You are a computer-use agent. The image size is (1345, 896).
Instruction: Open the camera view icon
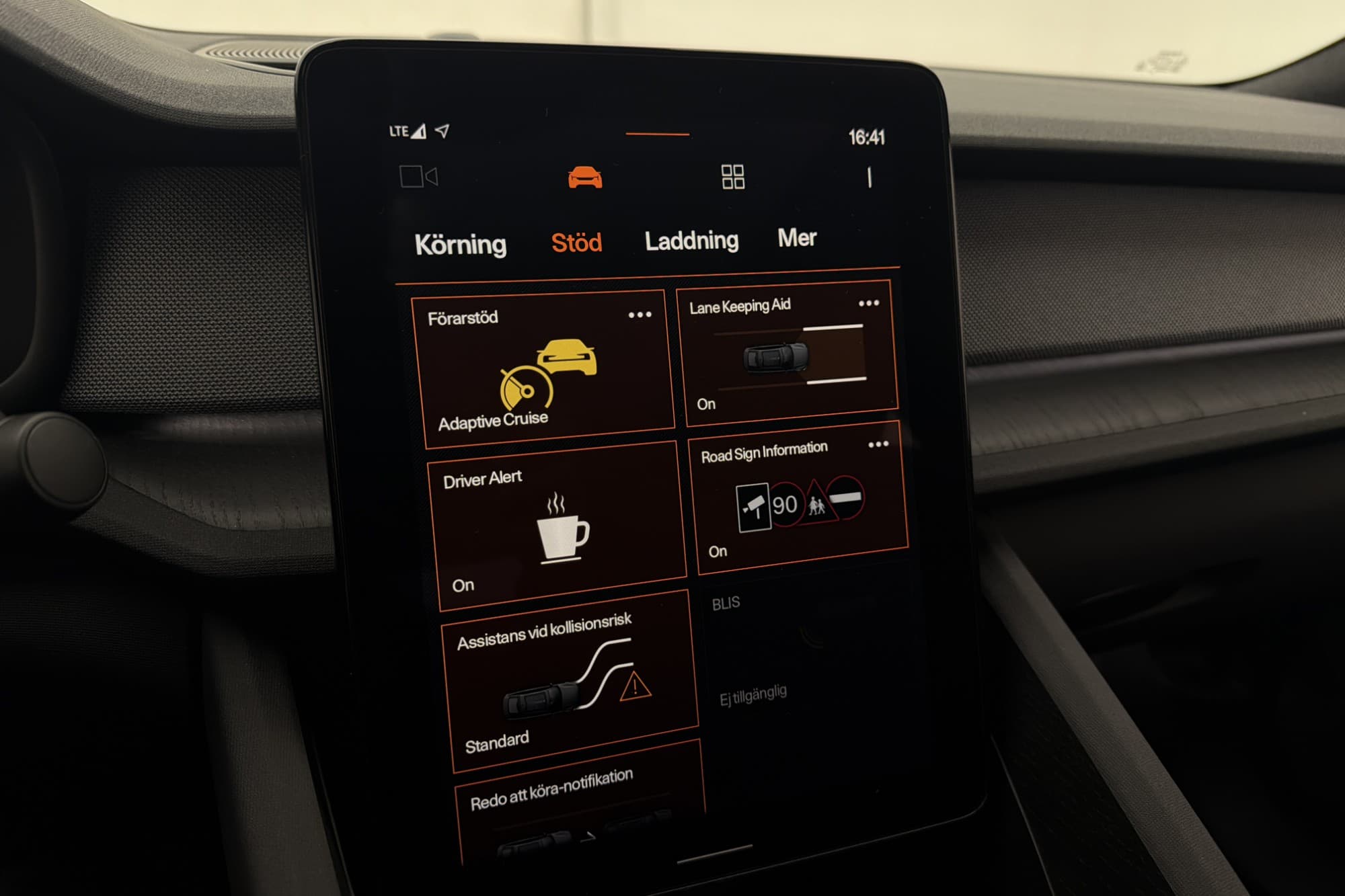point(418,177)
